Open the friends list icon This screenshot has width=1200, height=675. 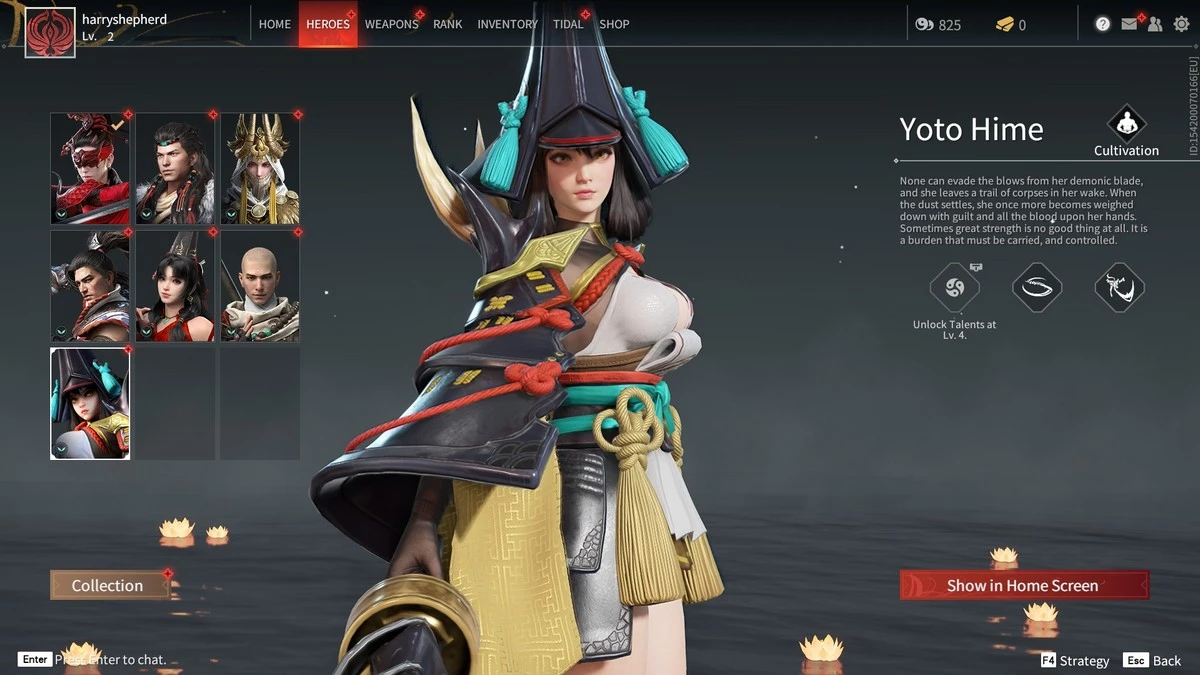(x=1155, y=24)
